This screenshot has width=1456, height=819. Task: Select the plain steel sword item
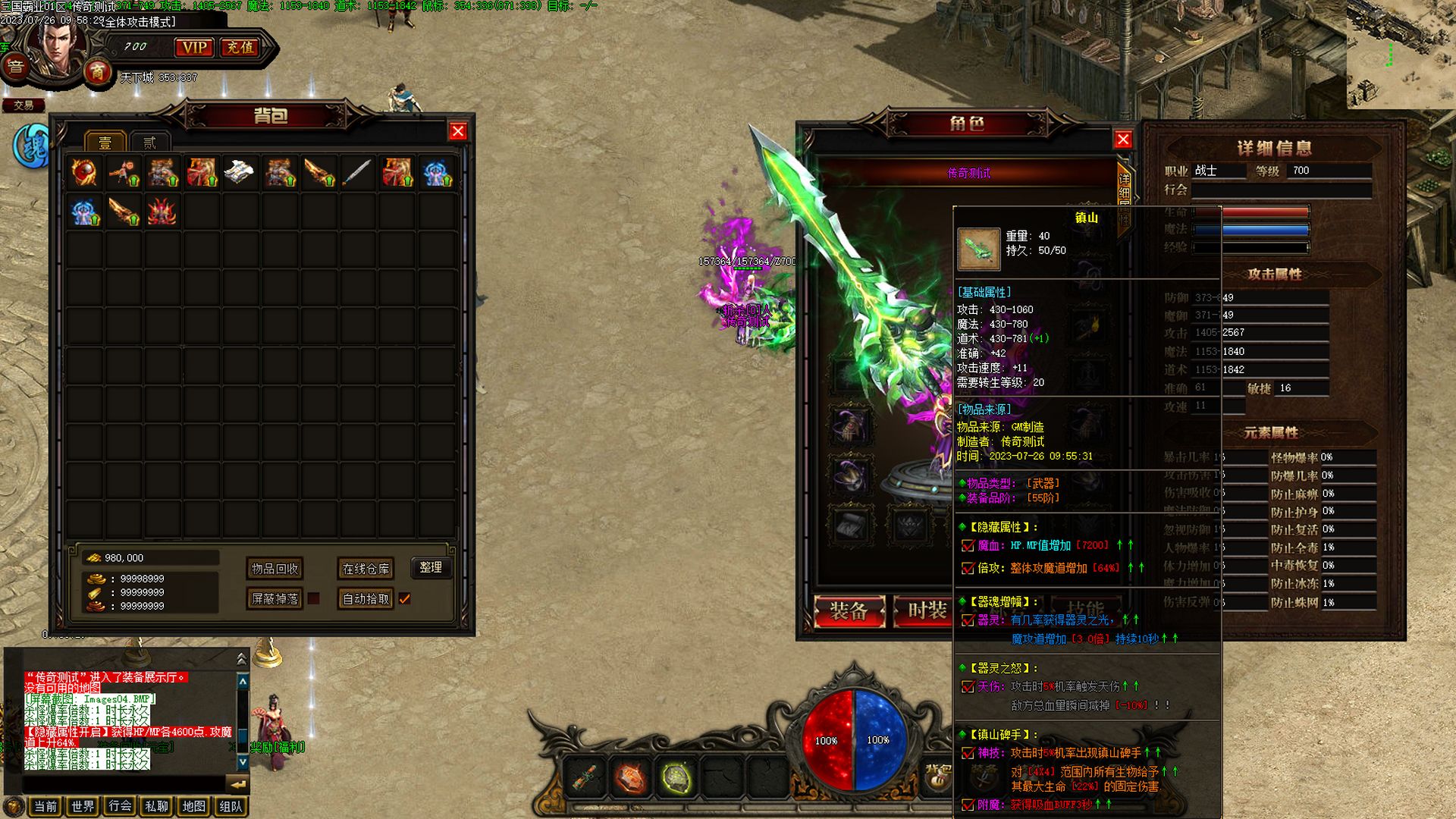point(357,173)
